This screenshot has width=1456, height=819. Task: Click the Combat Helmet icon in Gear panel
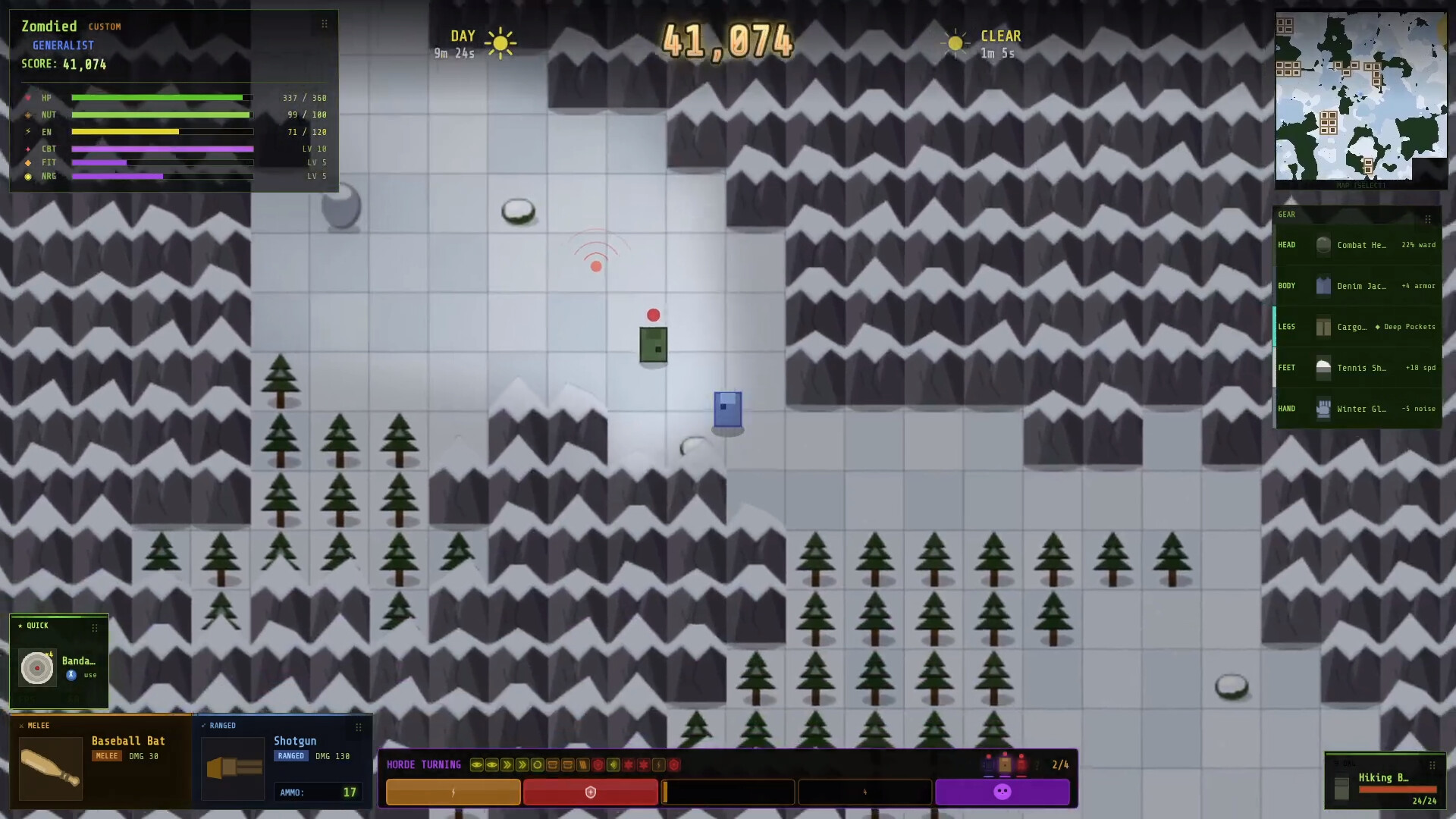1323,244
